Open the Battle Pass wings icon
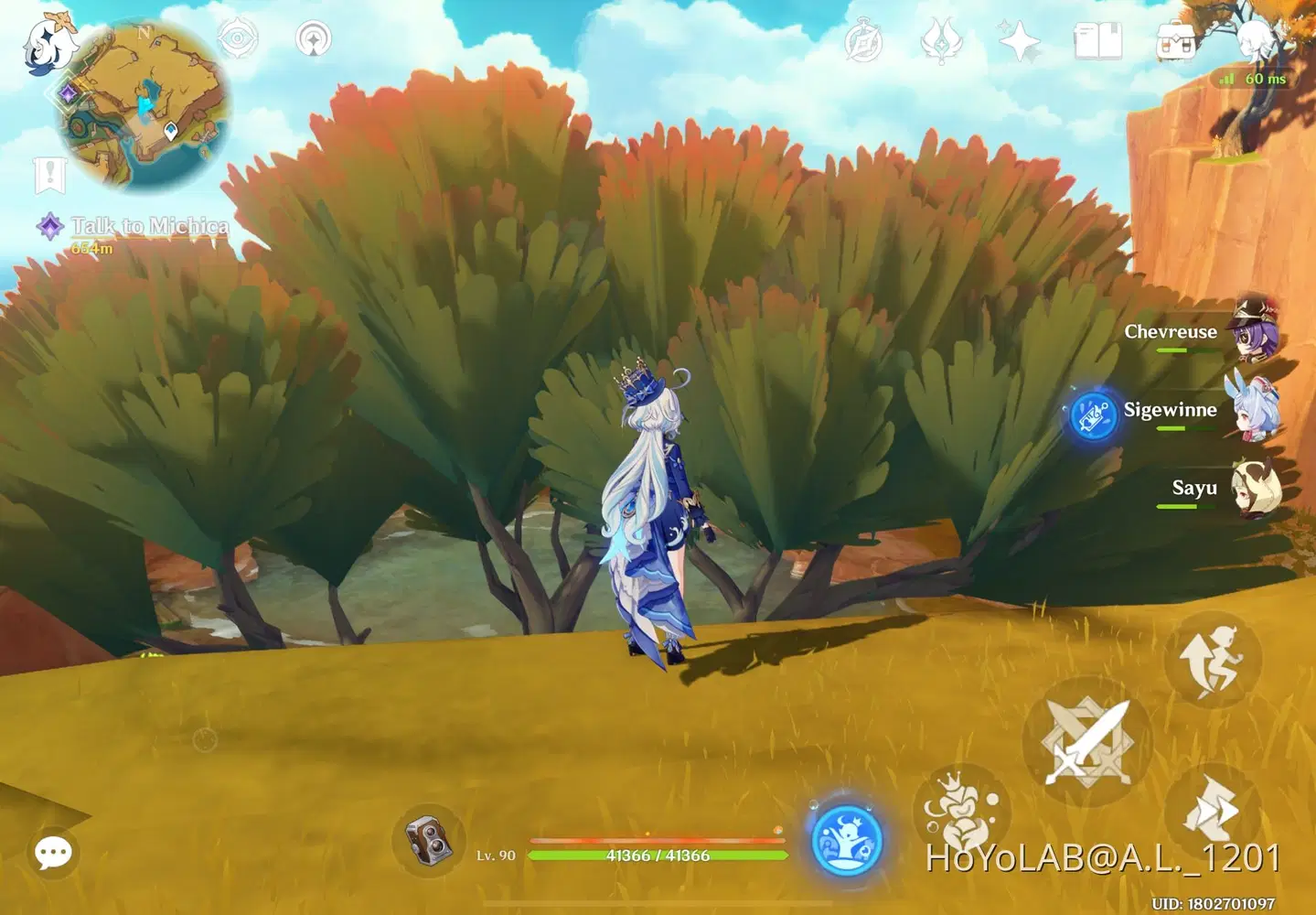This screenshot has width=1316, height=915. tap(939, 40)
